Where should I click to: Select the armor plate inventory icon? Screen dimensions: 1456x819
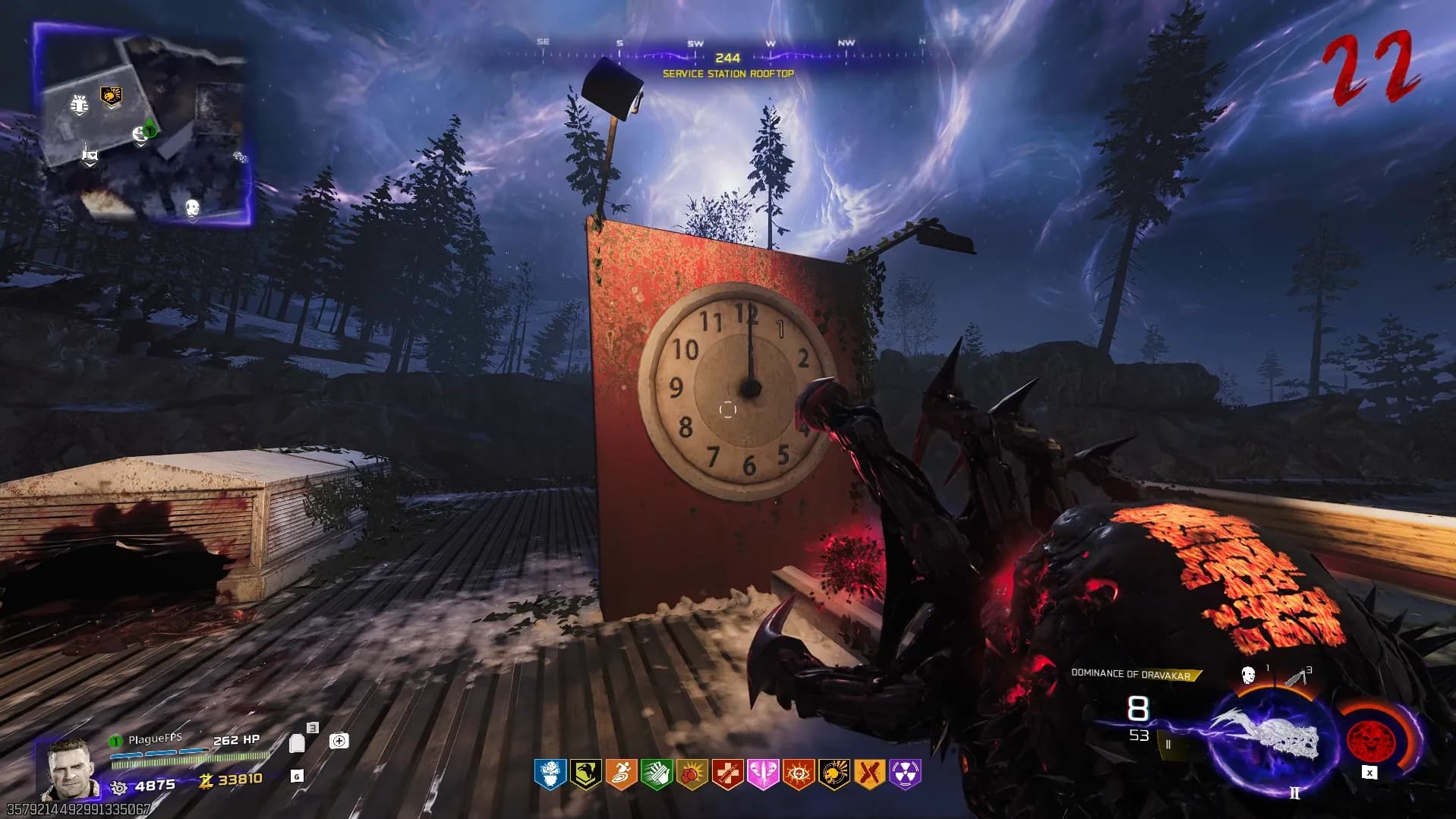pyautogui.click(x=297, y=742)
